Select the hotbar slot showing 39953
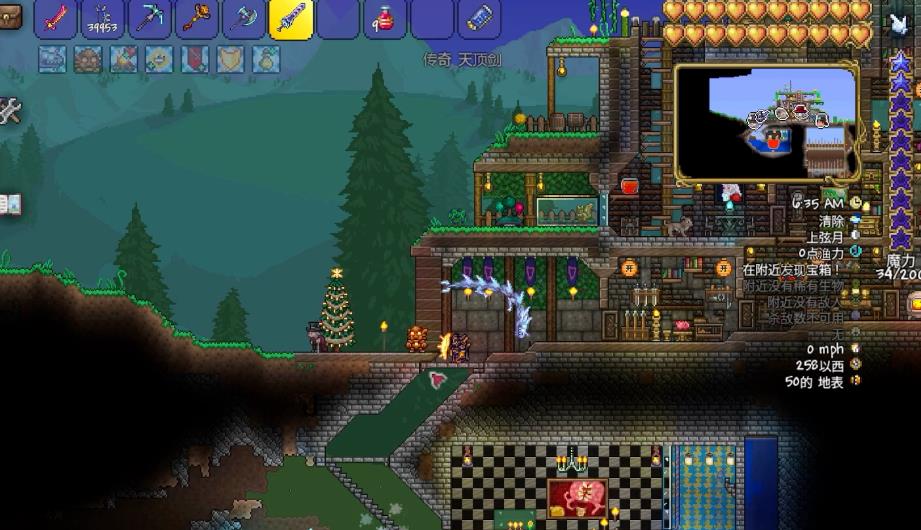 click(103, 19)
